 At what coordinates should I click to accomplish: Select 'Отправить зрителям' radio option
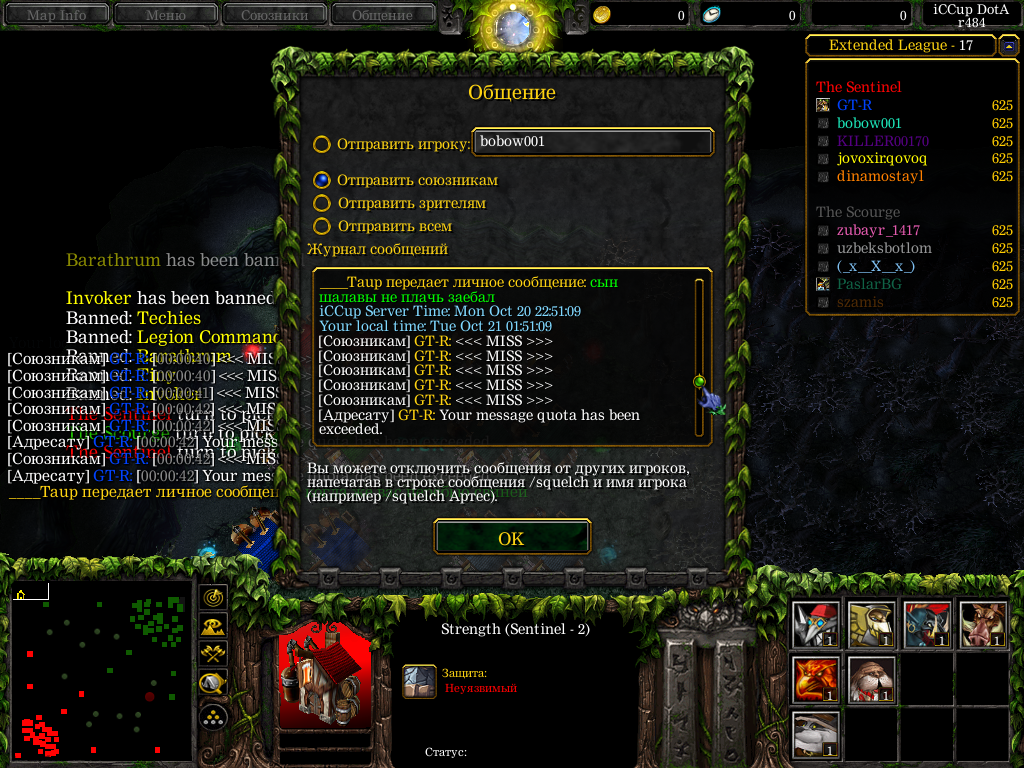click(322, 203)
